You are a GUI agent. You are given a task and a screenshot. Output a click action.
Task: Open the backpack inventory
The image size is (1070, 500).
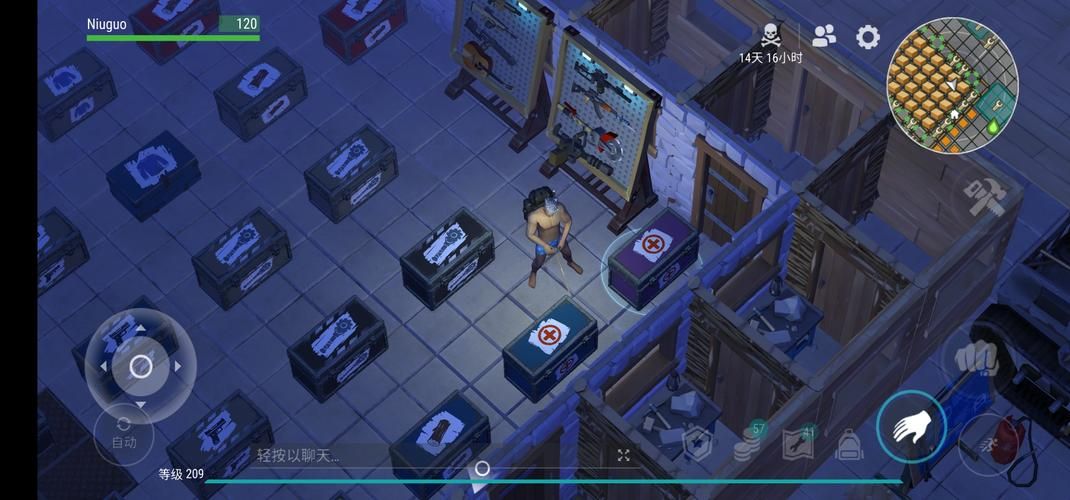click(849, 444)
